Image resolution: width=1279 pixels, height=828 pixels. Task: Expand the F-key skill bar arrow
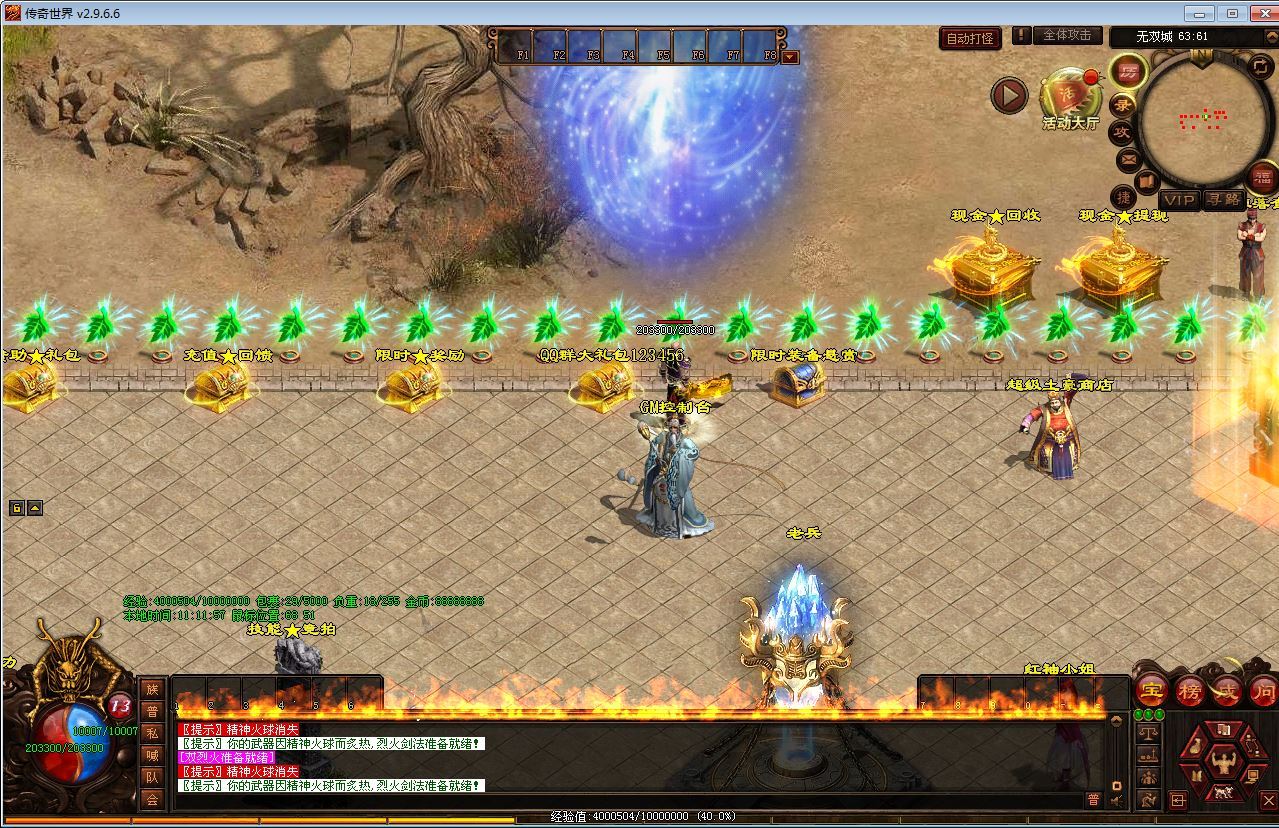tap(790, 57)
